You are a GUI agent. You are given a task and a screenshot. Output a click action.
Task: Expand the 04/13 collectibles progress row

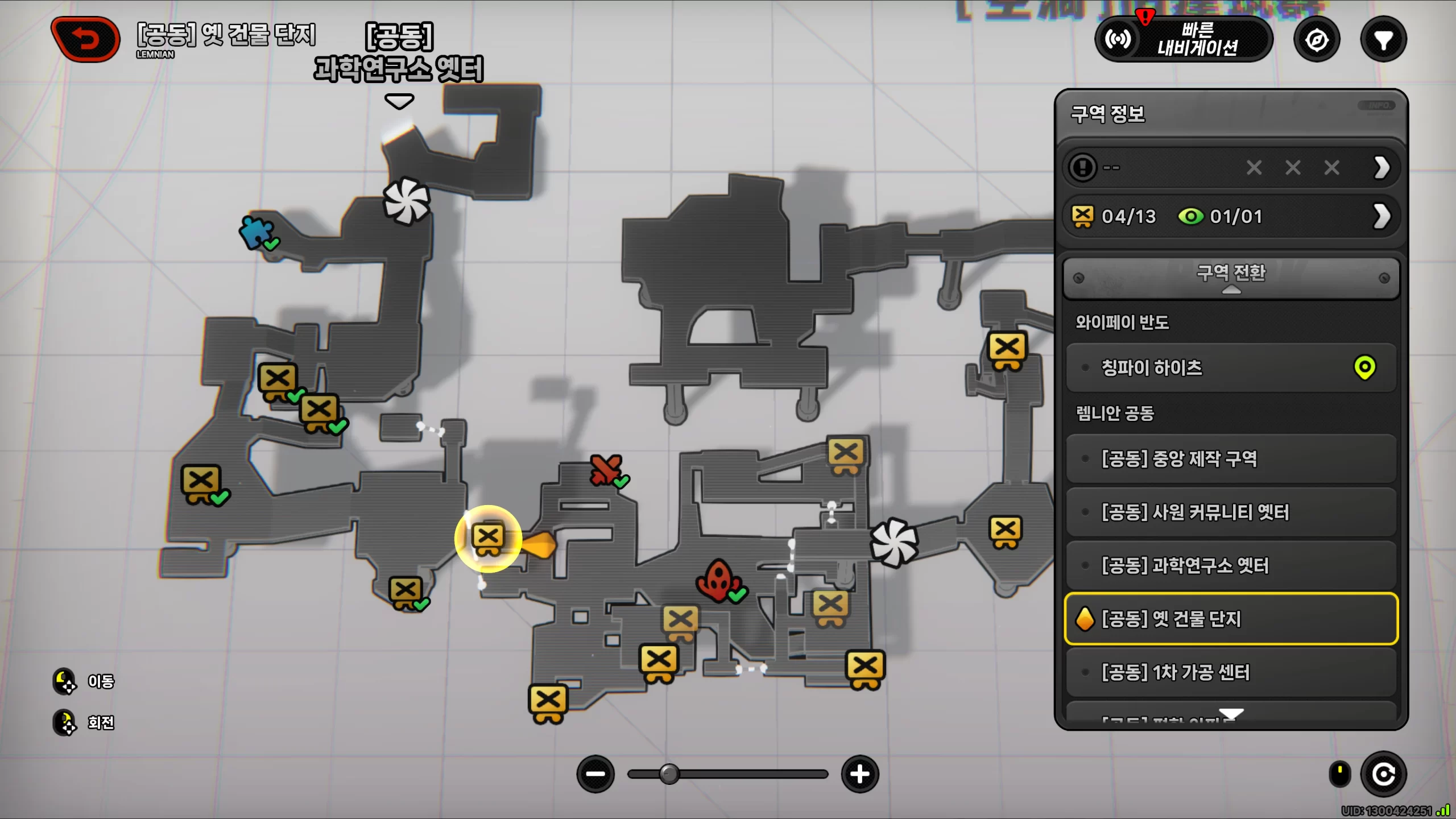pos(1231,216)
